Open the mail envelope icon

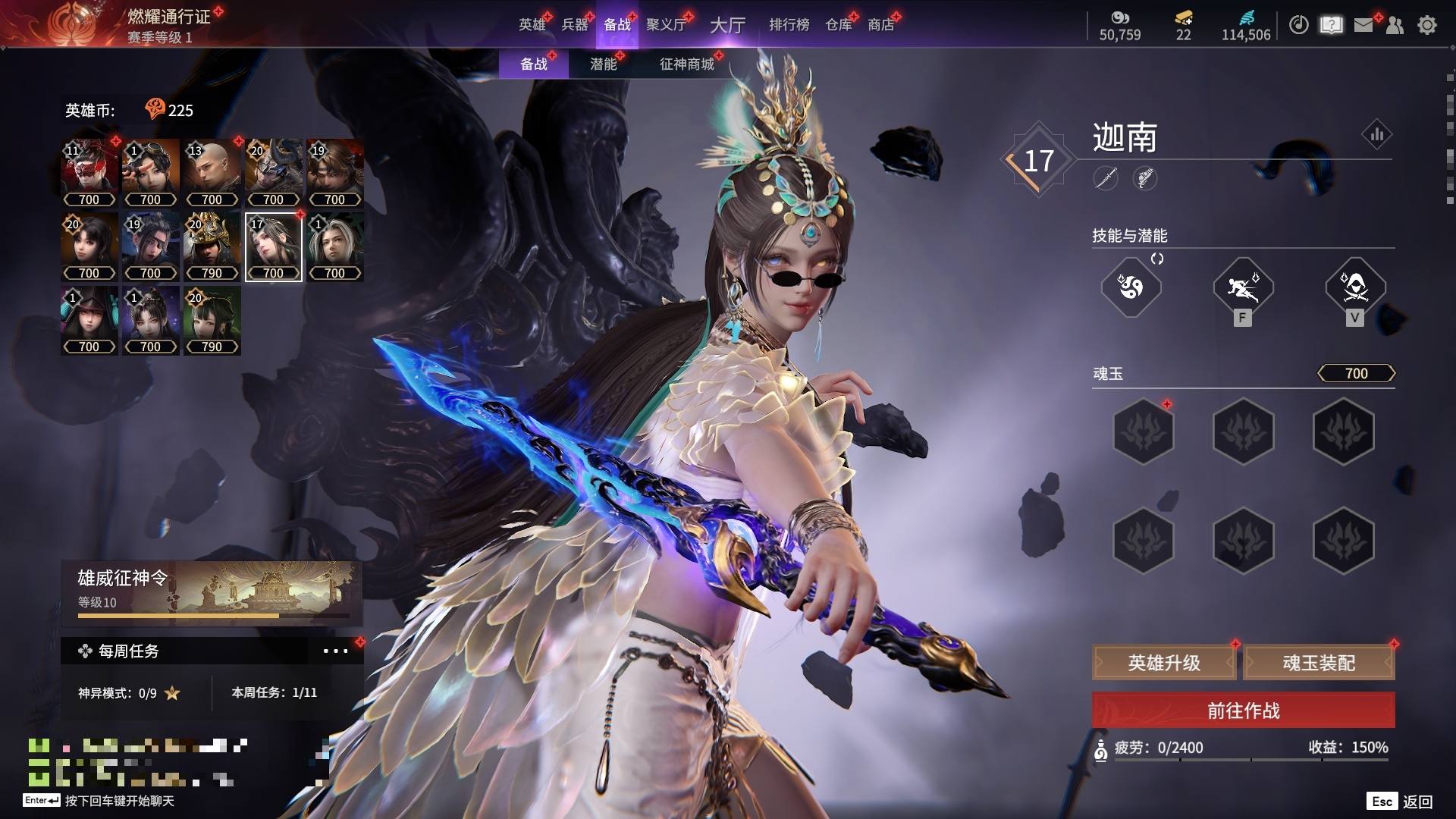[1363, 25]
